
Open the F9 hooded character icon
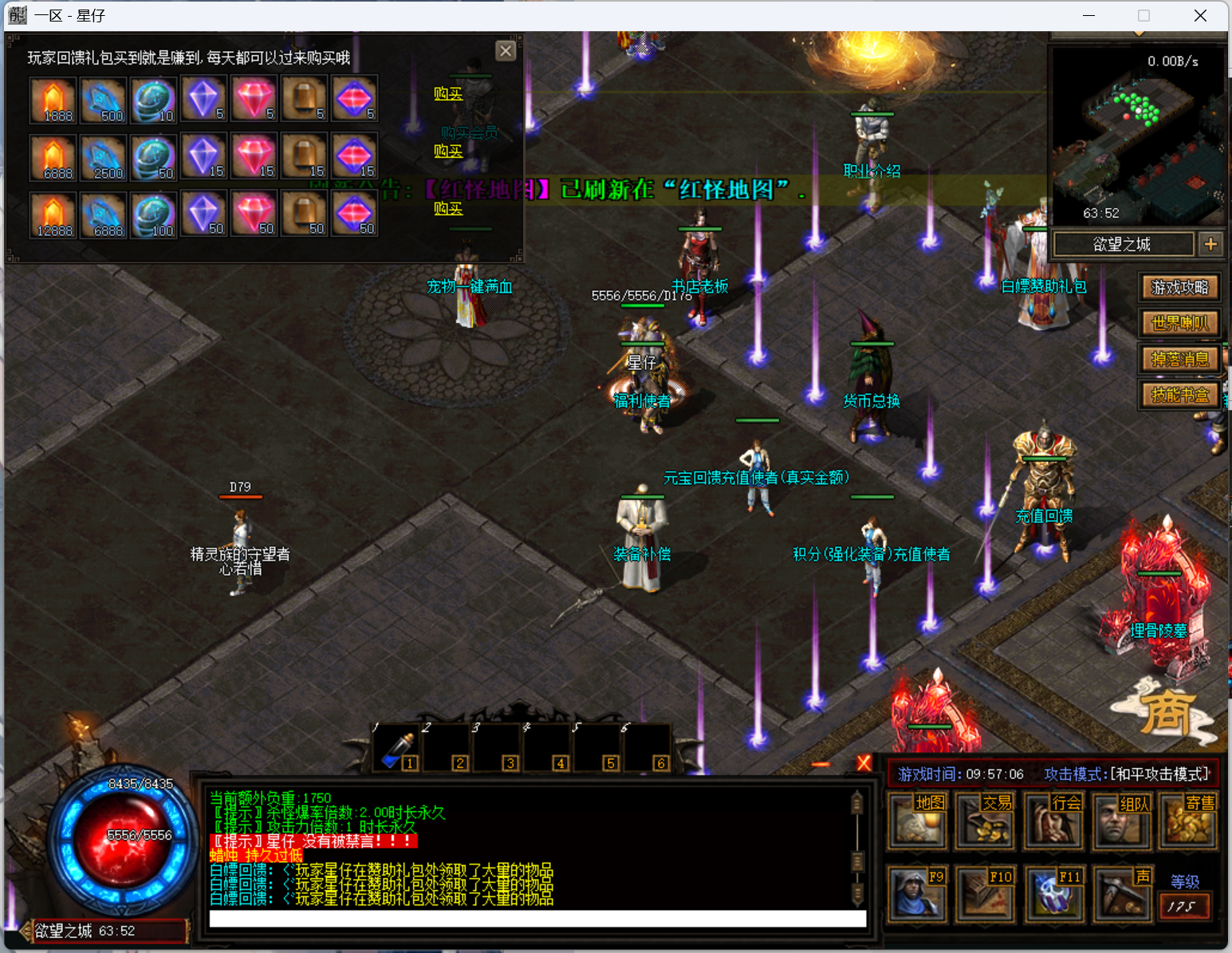tap(918, 894)
